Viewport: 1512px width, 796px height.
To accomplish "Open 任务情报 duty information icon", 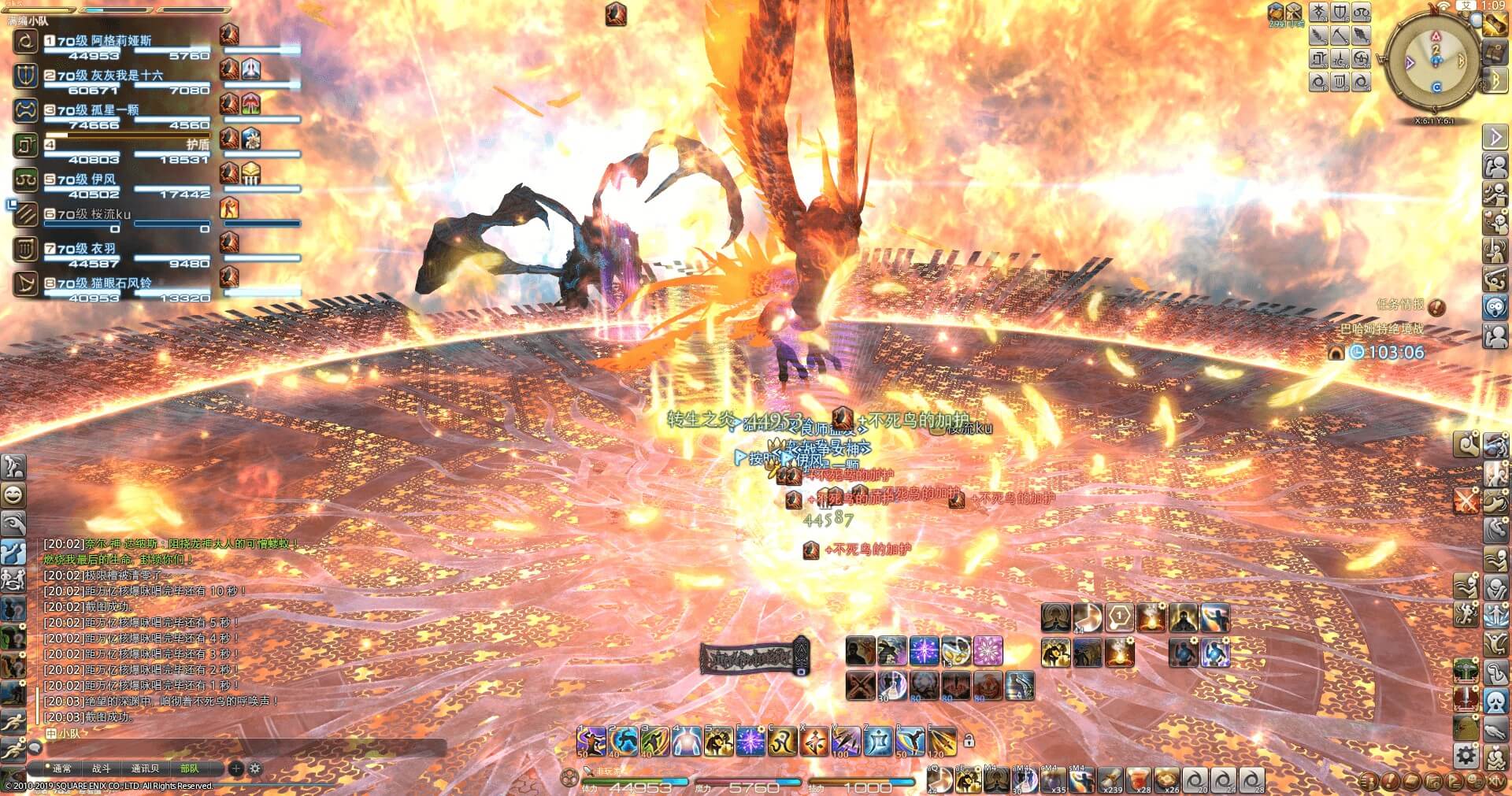I will coord(1436,305).
